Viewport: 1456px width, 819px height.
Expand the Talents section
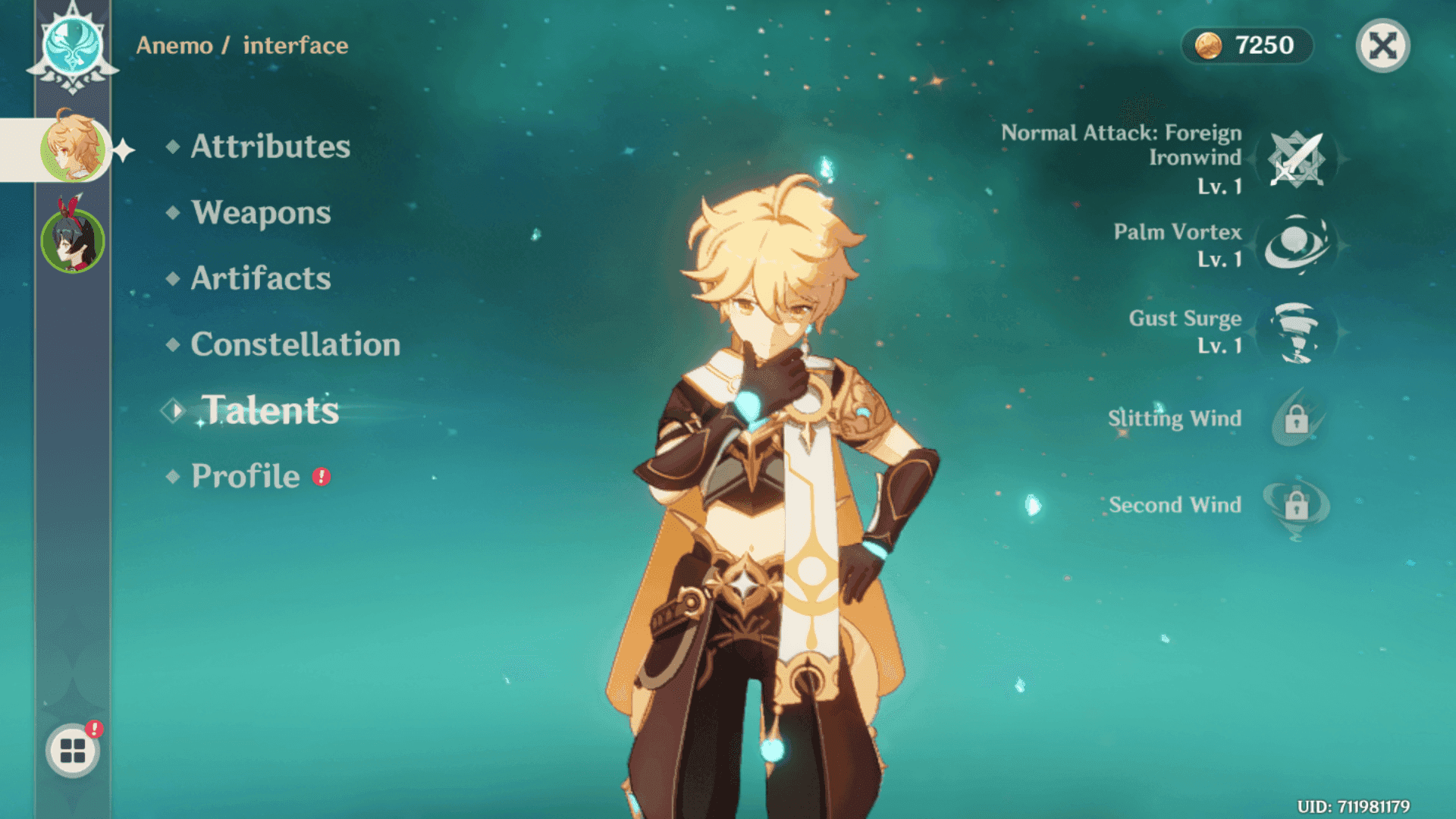(x=270, y=410)
